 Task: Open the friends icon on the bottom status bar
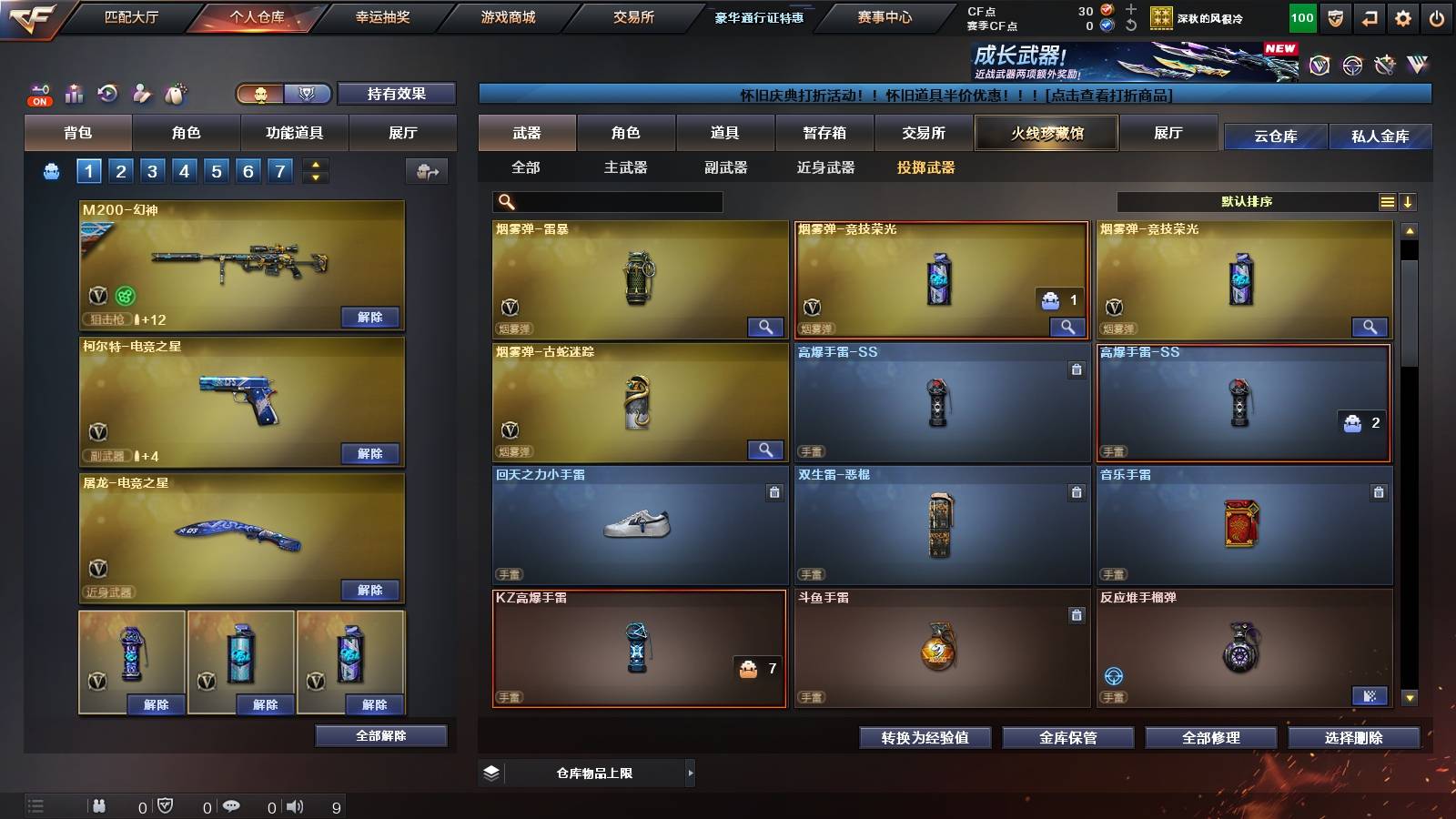[x=98, y=804]
